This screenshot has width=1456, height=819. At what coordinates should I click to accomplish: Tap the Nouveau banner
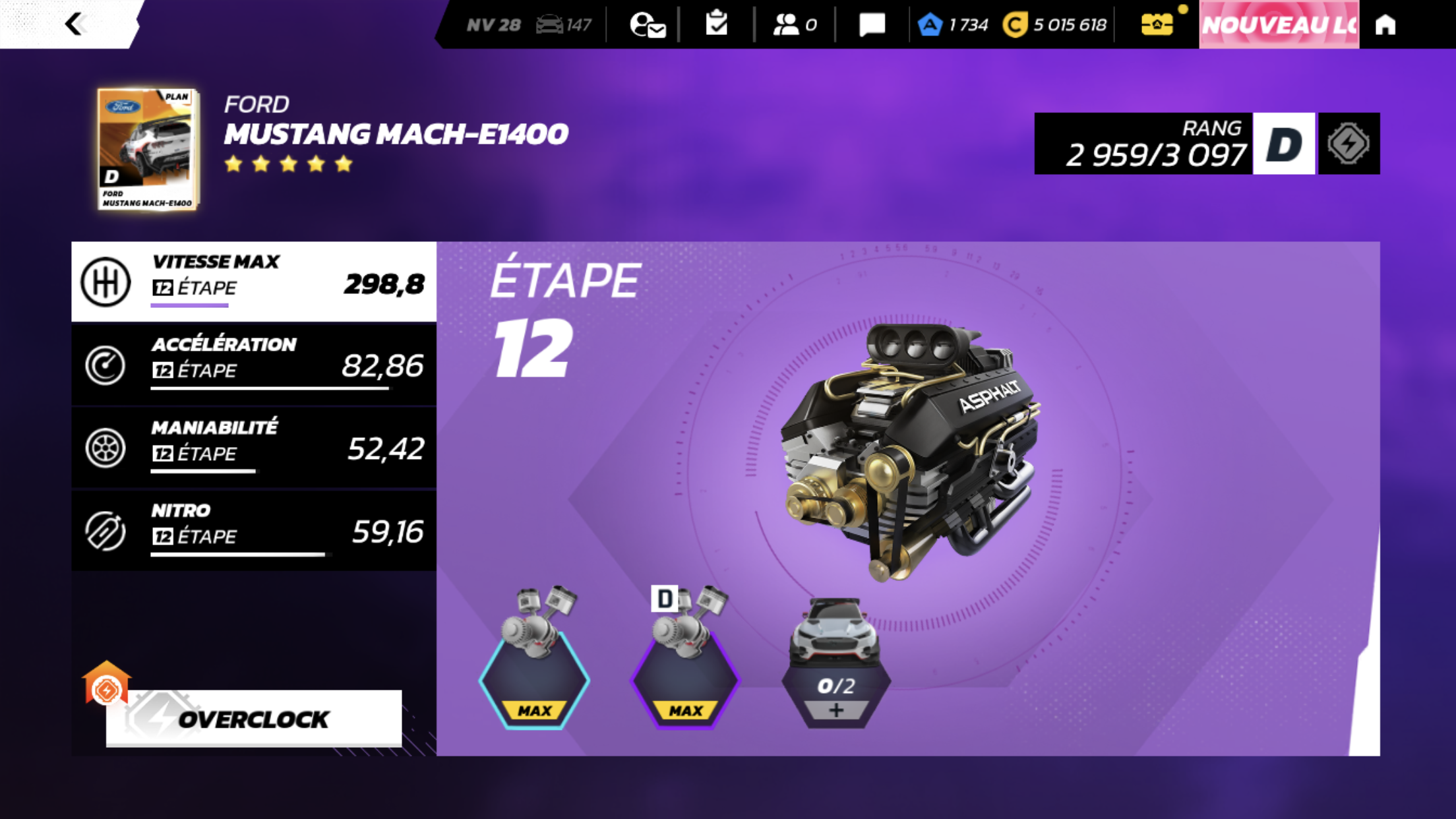click(1279, 24)
